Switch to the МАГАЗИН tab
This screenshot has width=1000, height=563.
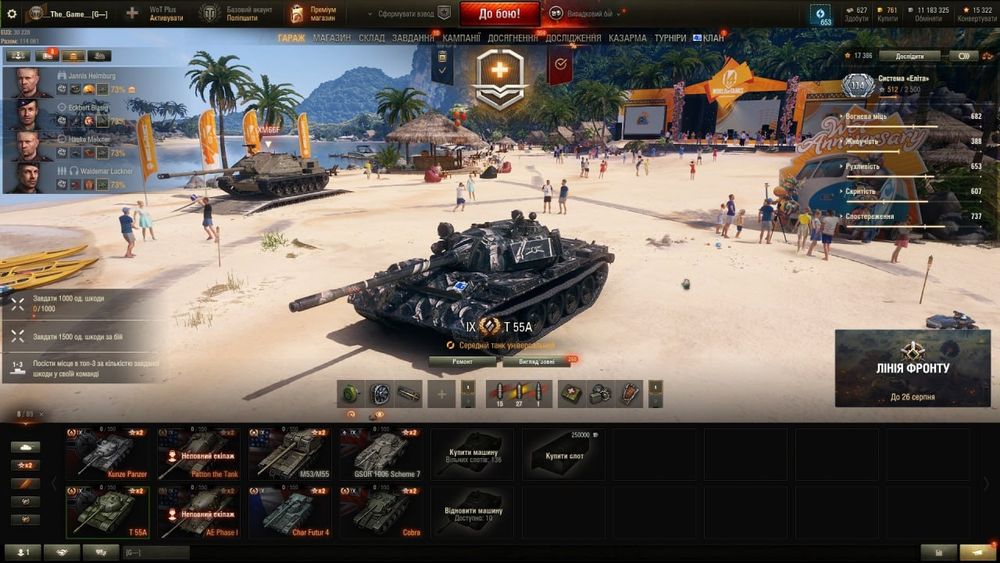pos(331,38)
